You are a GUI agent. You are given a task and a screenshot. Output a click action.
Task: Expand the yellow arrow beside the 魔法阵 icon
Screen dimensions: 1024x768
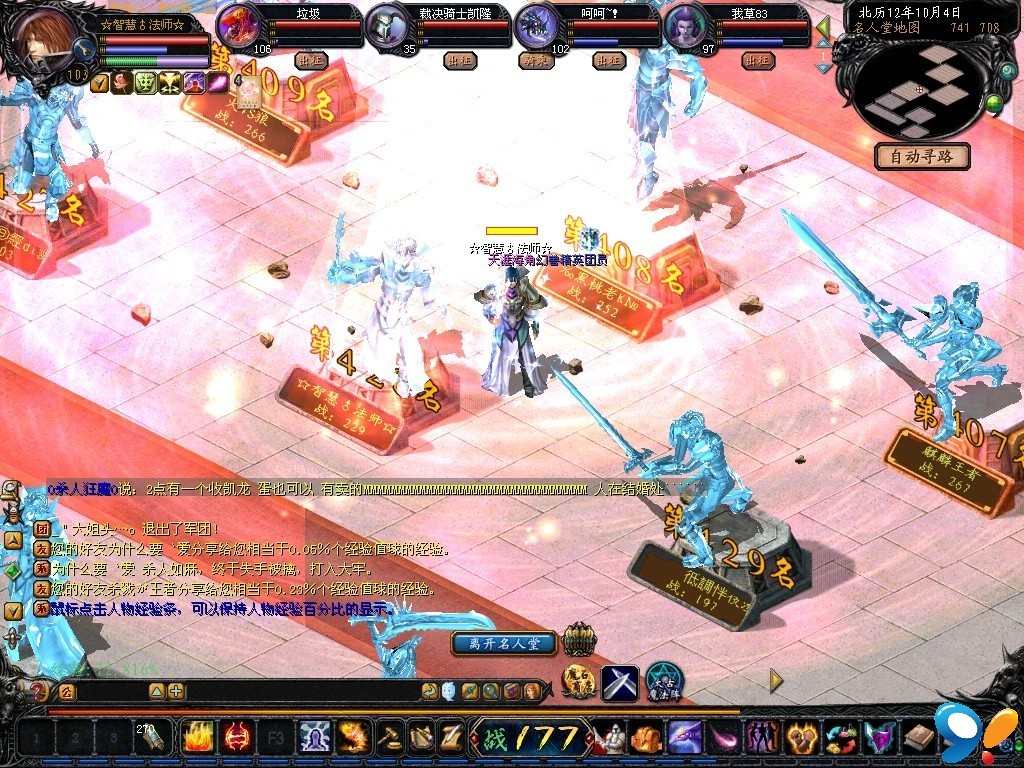tap(776, 681)
